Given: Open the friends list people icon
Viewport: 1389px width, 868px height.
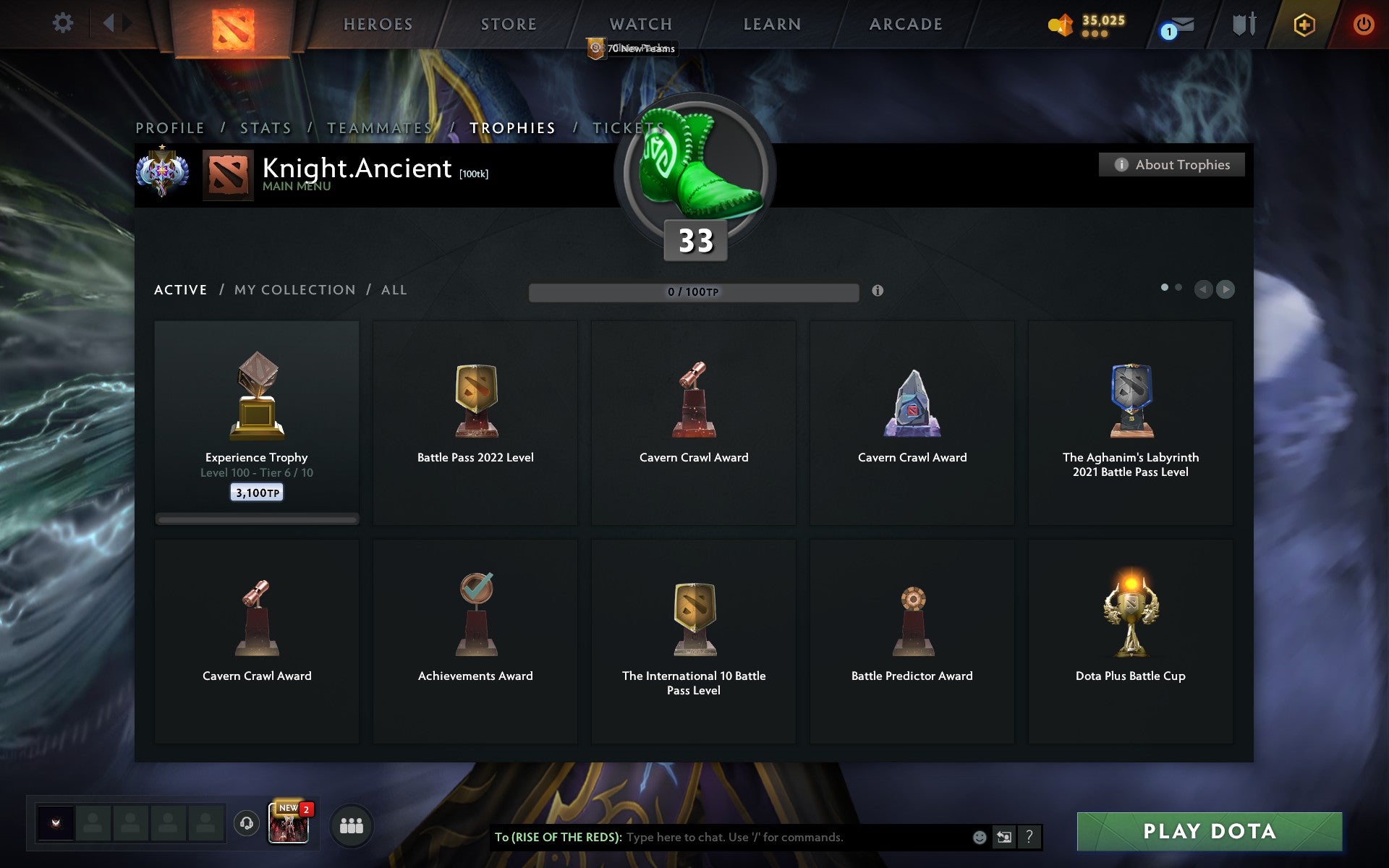Looking at the screenshot, I should tap(352, 825).
